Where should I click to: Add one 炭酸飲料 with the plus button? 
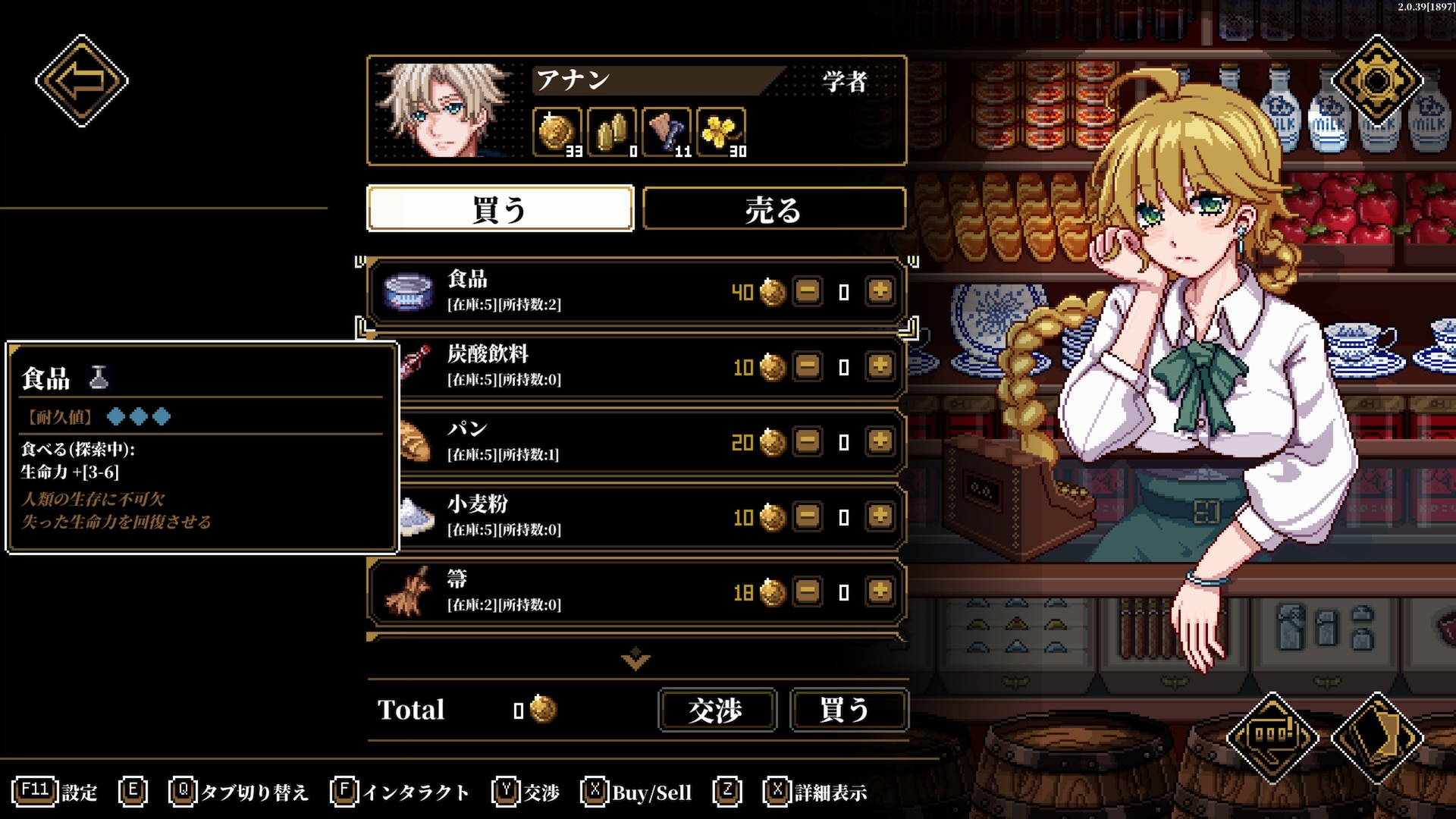coord(880,366)
